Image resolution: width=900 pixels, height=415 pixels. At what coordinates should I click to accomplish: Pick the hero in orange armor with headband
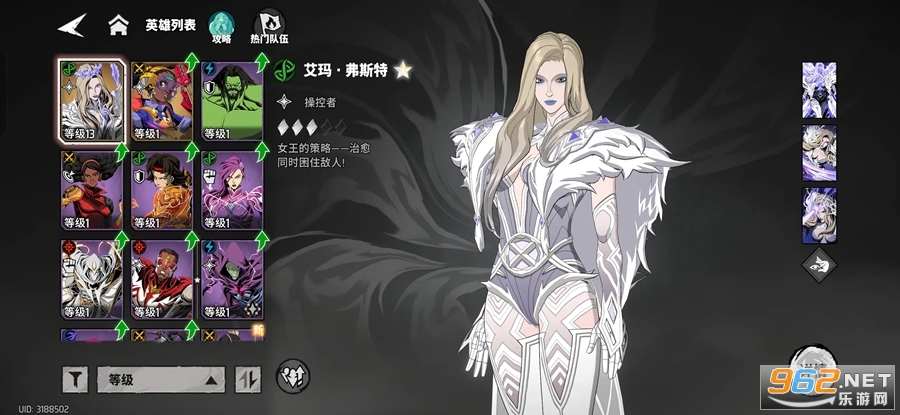162,191
